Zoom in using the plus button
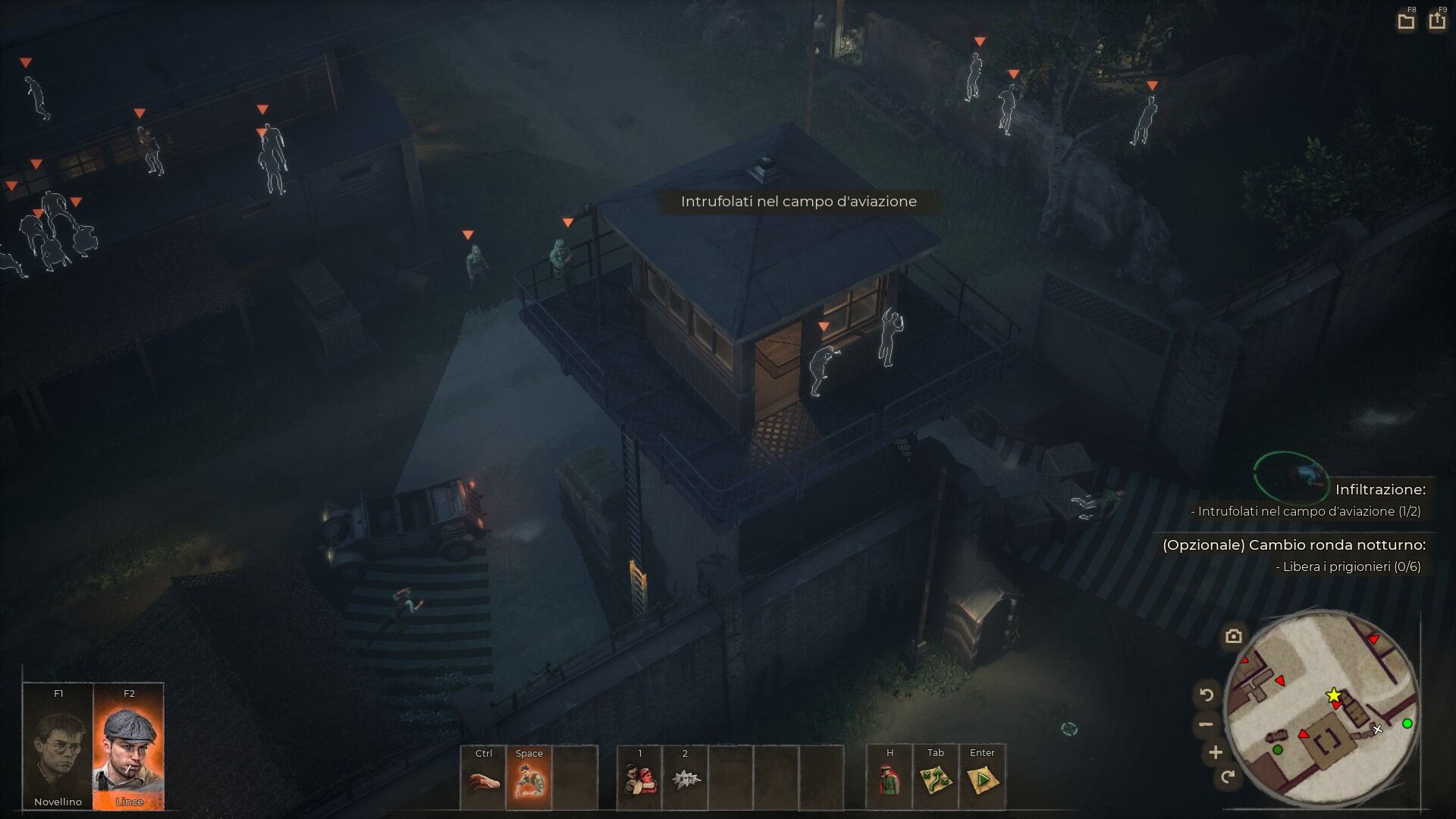The height and width of the screenshot is (819, 1456). coord(1216,752)
